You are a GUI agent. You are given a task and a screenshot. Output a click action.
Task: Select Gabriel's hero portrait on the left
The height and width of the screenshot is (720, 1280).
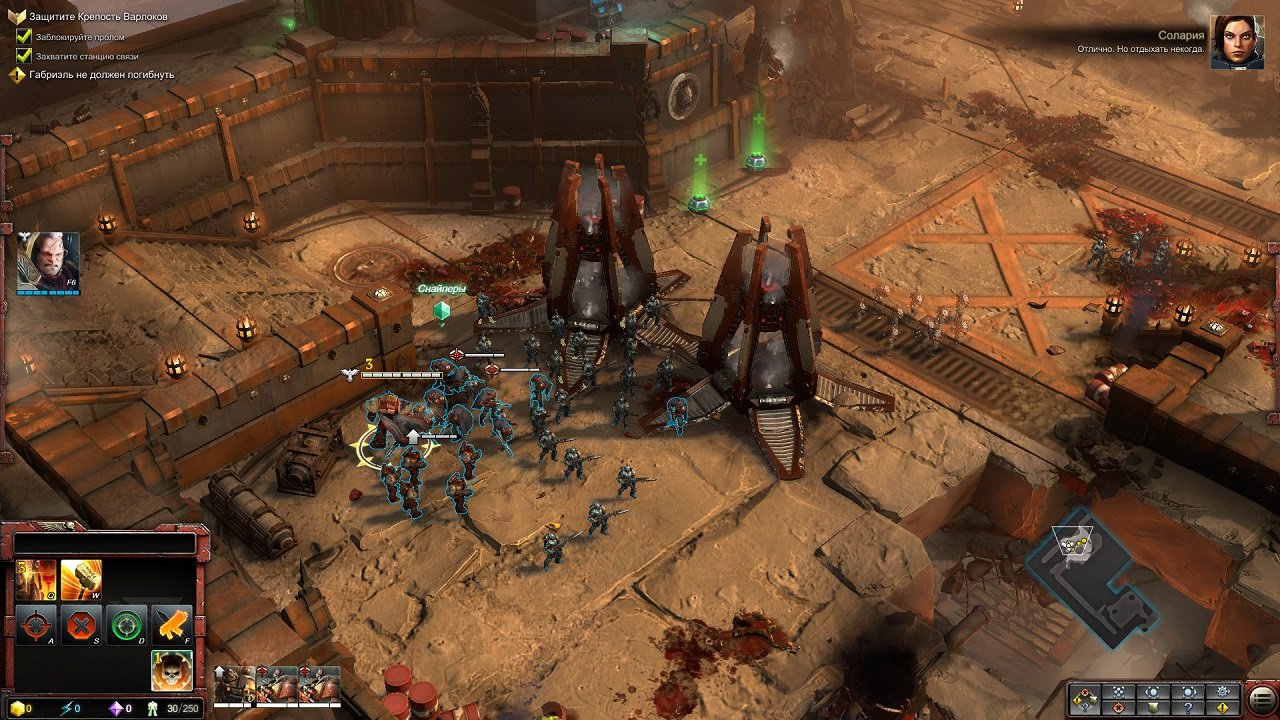[47, 258]
